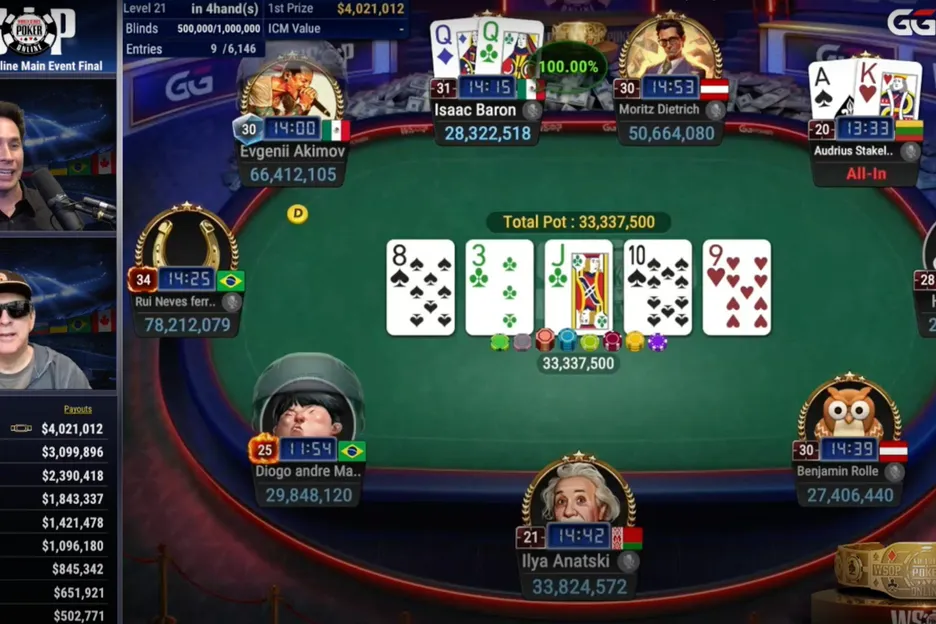Click the pot chip stack on the table

tap(578, 342)
